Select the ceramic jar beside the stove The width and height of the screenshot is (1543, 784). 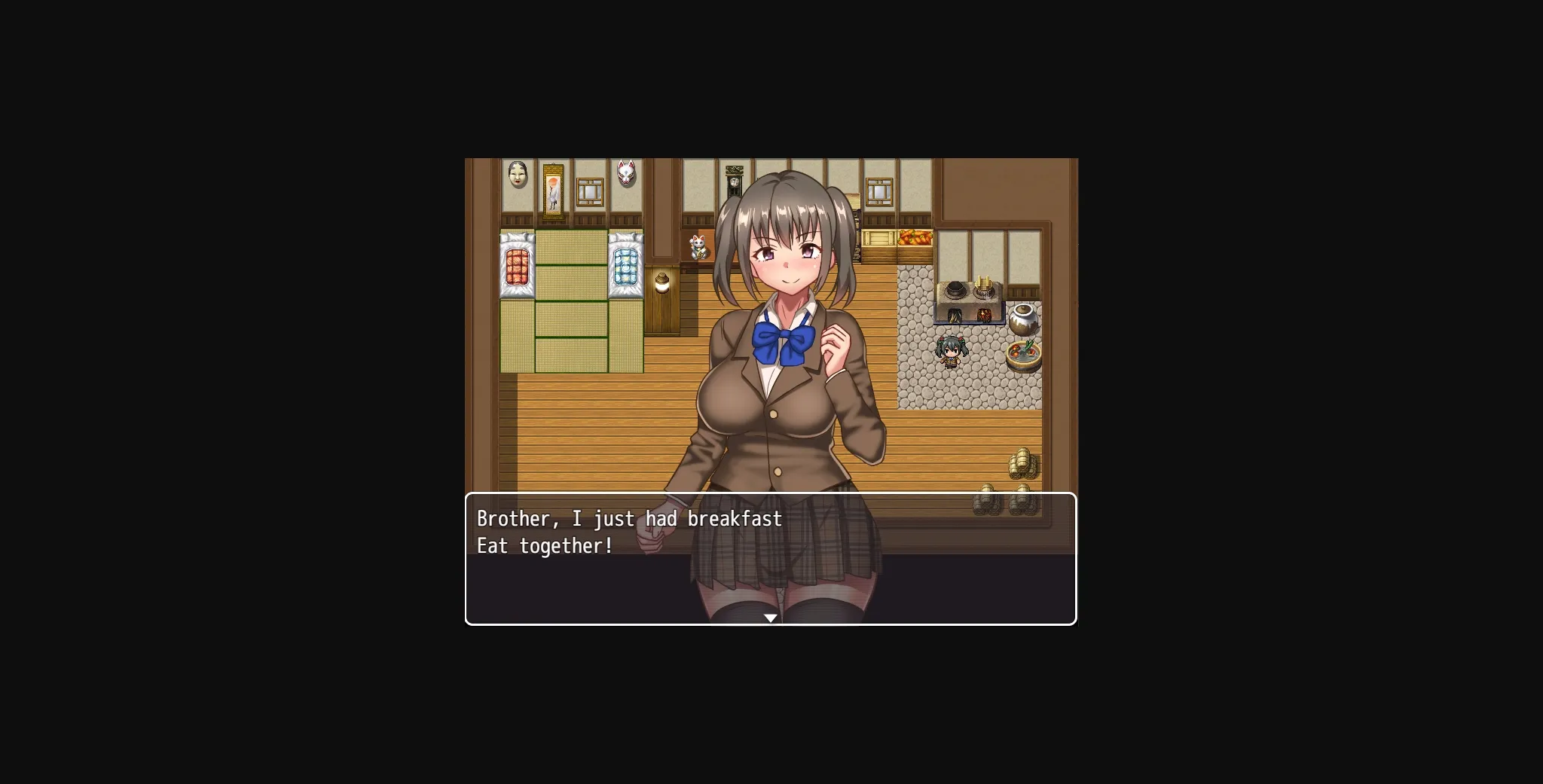pyautogui.click(x=1022, y=319)
